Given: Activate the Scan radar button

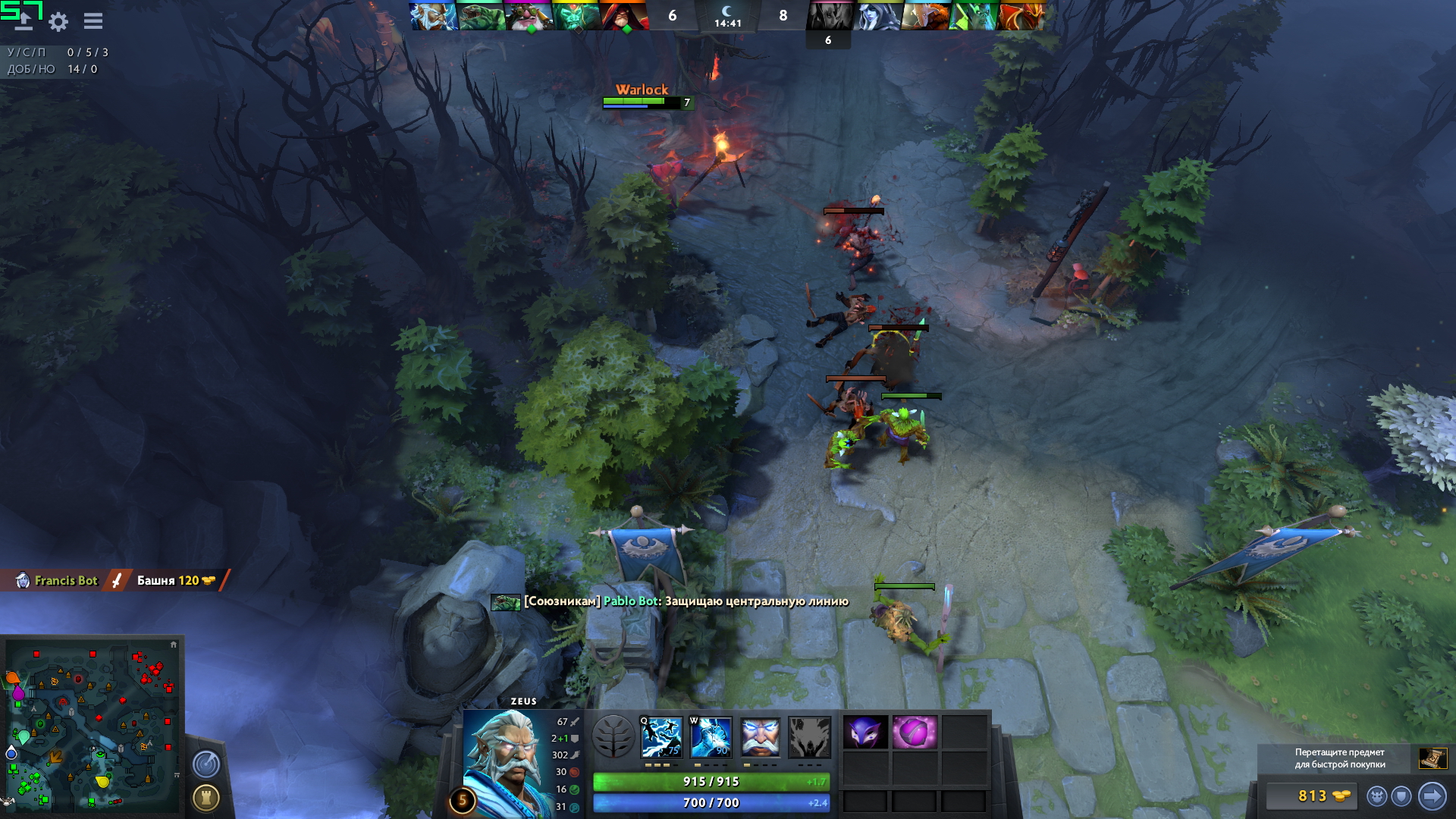Looking at the screenshot, I should point(206,764).
